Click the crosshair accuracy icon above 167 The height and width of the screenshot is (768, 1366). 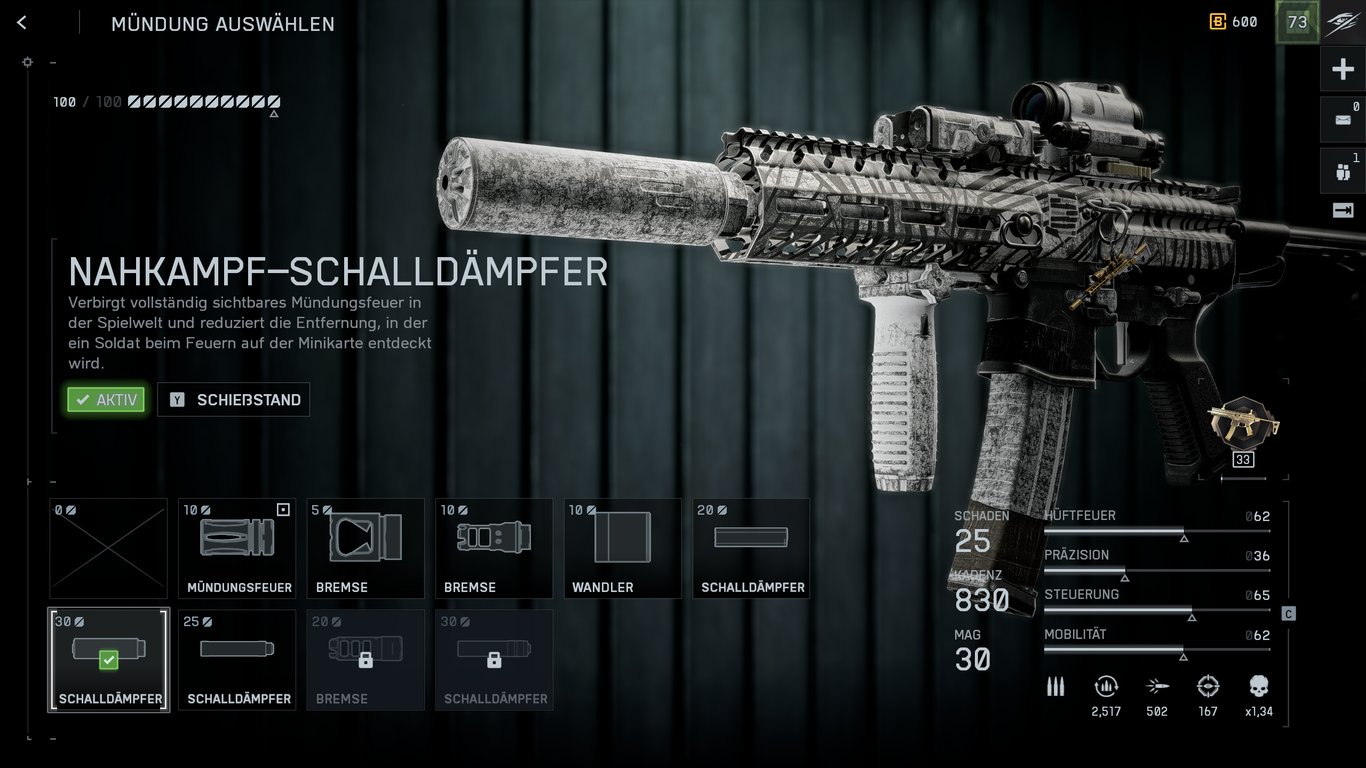point(1208,687)
